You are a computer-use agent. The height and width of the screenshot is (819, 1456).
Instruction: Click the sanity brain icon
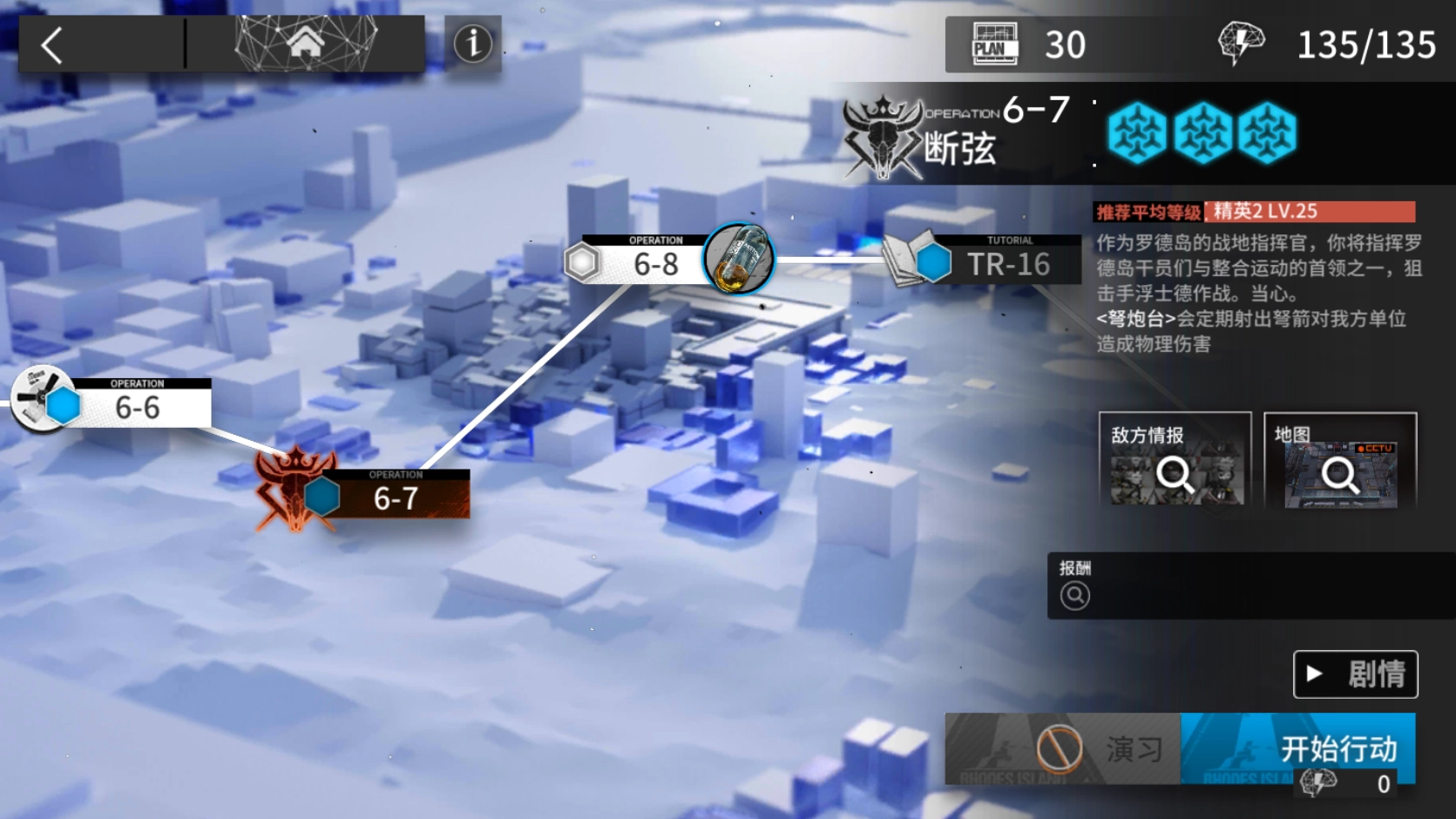[1241, 44]
